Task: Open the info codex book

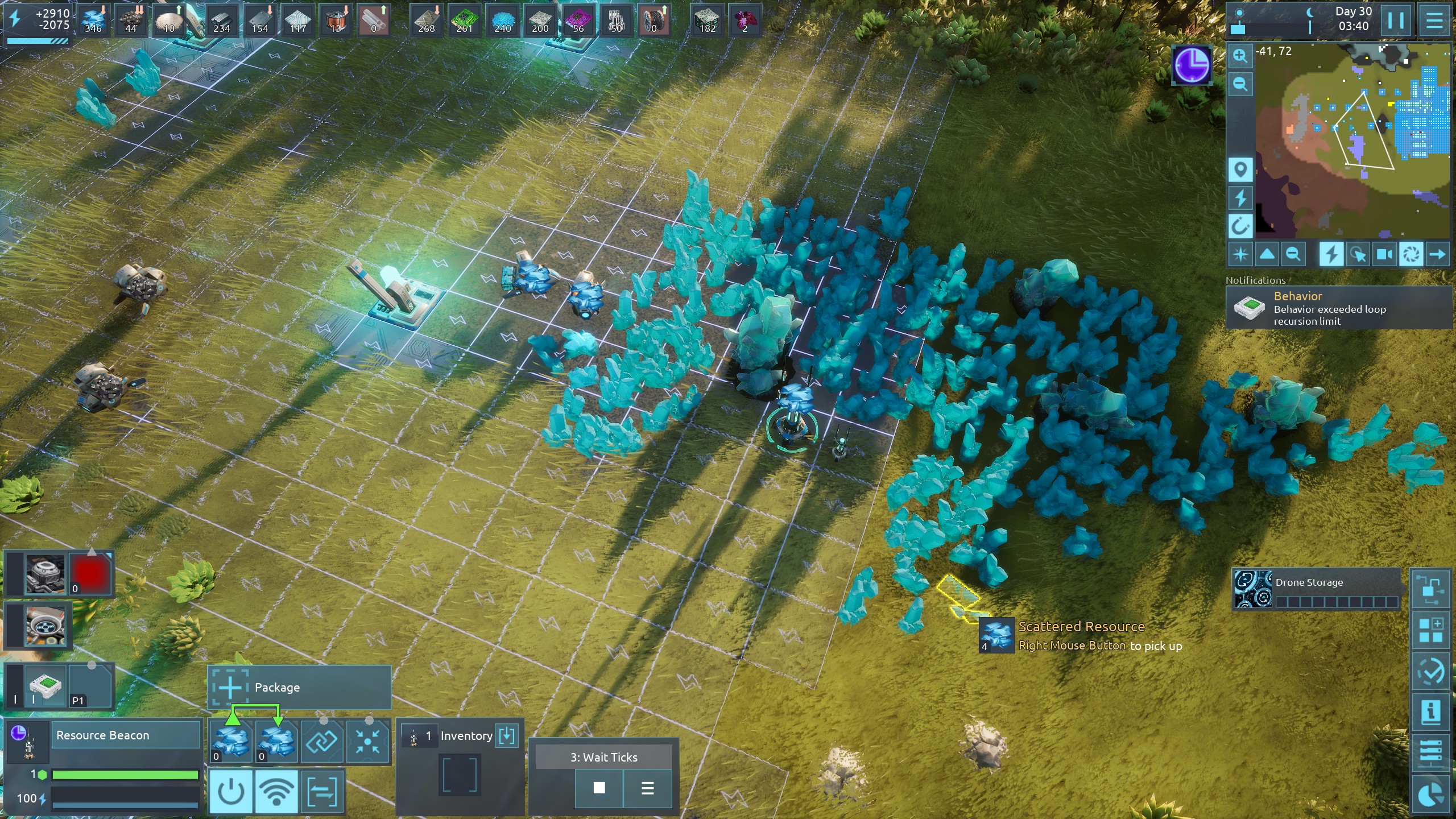Action: click(1430, 712)
